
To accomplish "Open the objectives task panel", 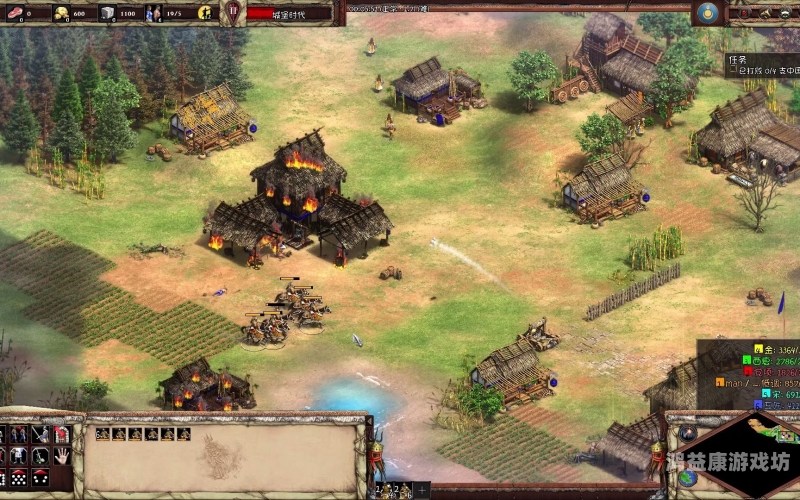I will coord(761,66).
